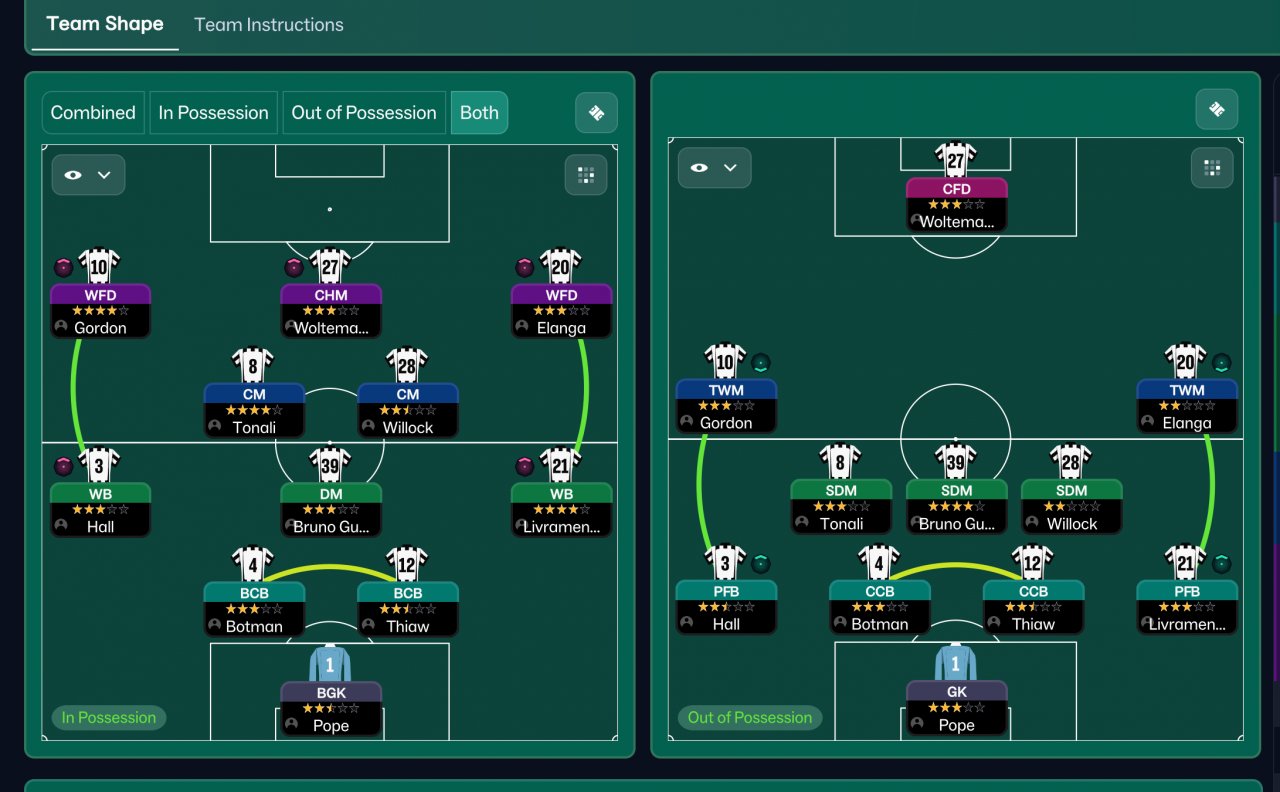Choose Woltemade's CFD forward card
This screenshot has height=792, width=1280.
click(956, 205)
